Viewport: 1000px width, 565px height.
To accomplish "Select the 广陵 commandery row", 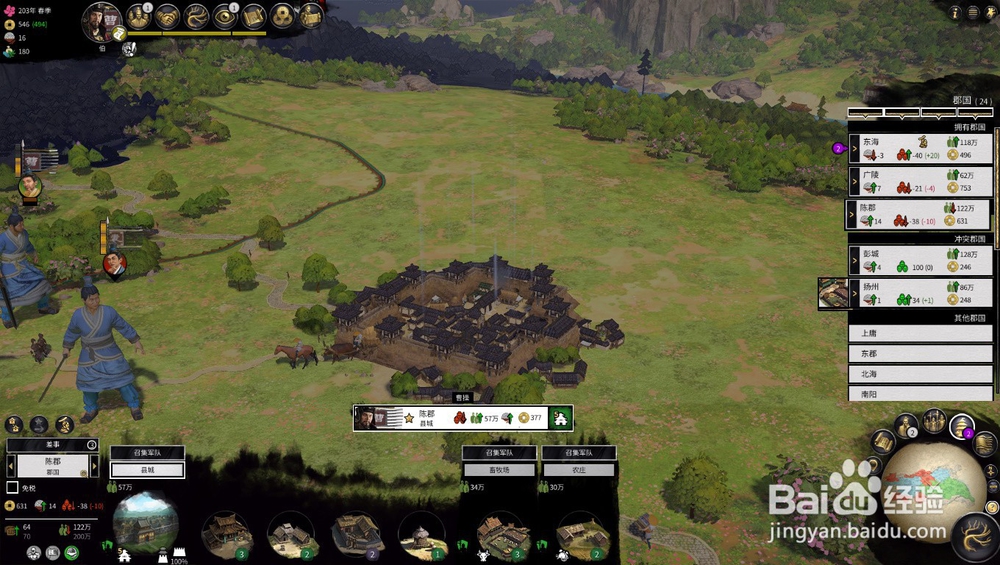I will tap(920, 181).
